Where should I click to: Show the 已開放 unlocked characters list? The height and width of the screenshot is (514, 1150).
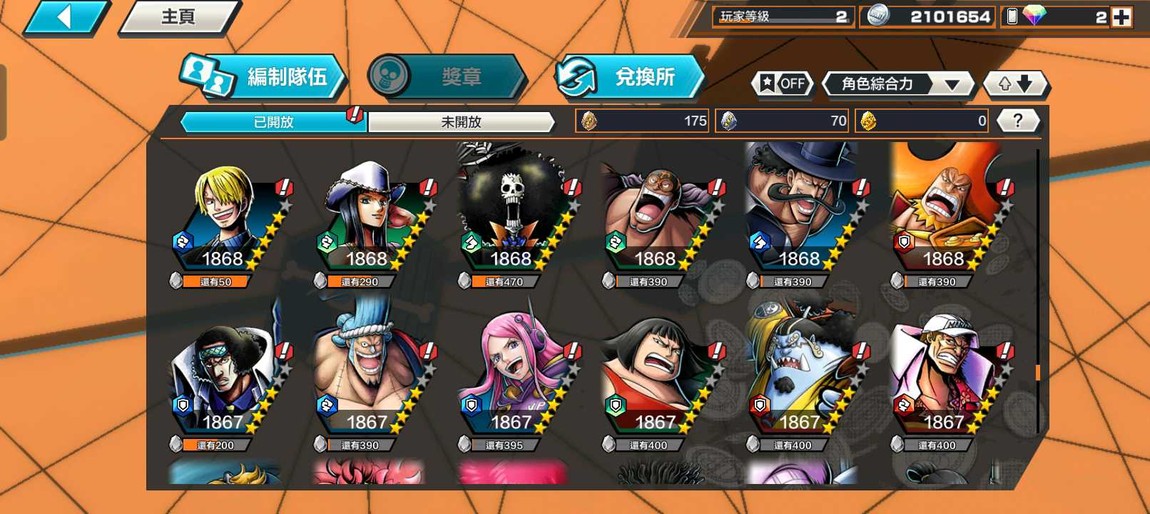(272, 122)
